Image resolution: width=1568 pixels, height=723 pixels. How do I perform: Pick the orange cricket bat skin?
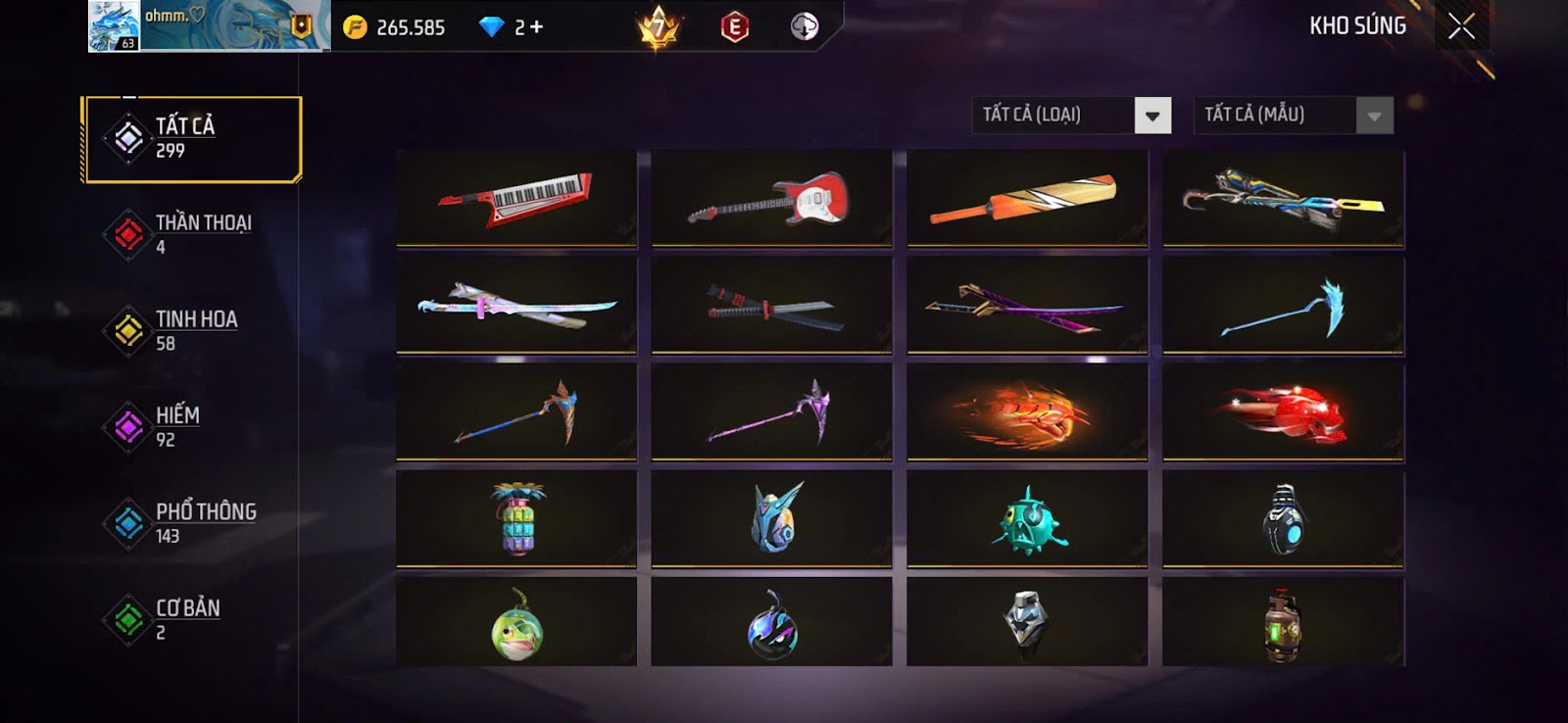click(1026, 198)
